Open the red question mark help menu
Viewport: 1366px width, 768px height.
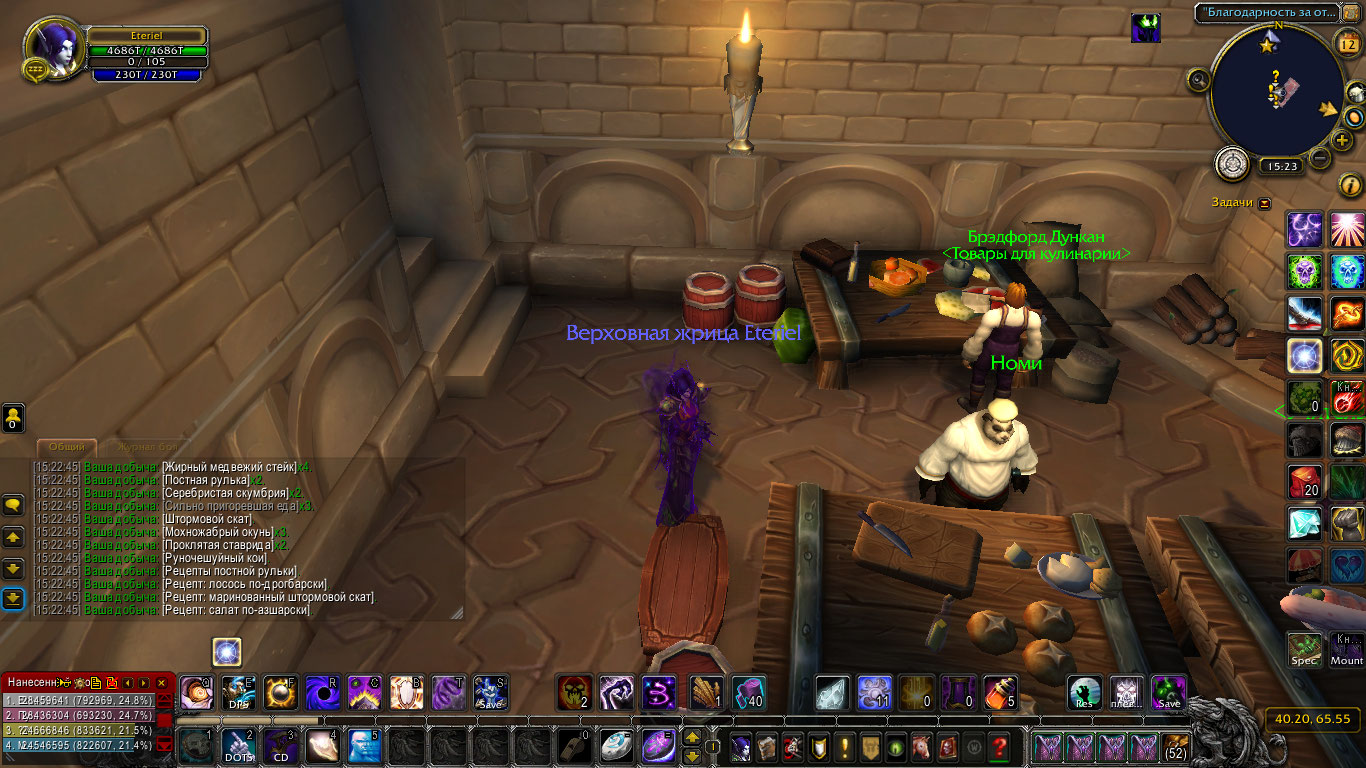click(998, 746)
